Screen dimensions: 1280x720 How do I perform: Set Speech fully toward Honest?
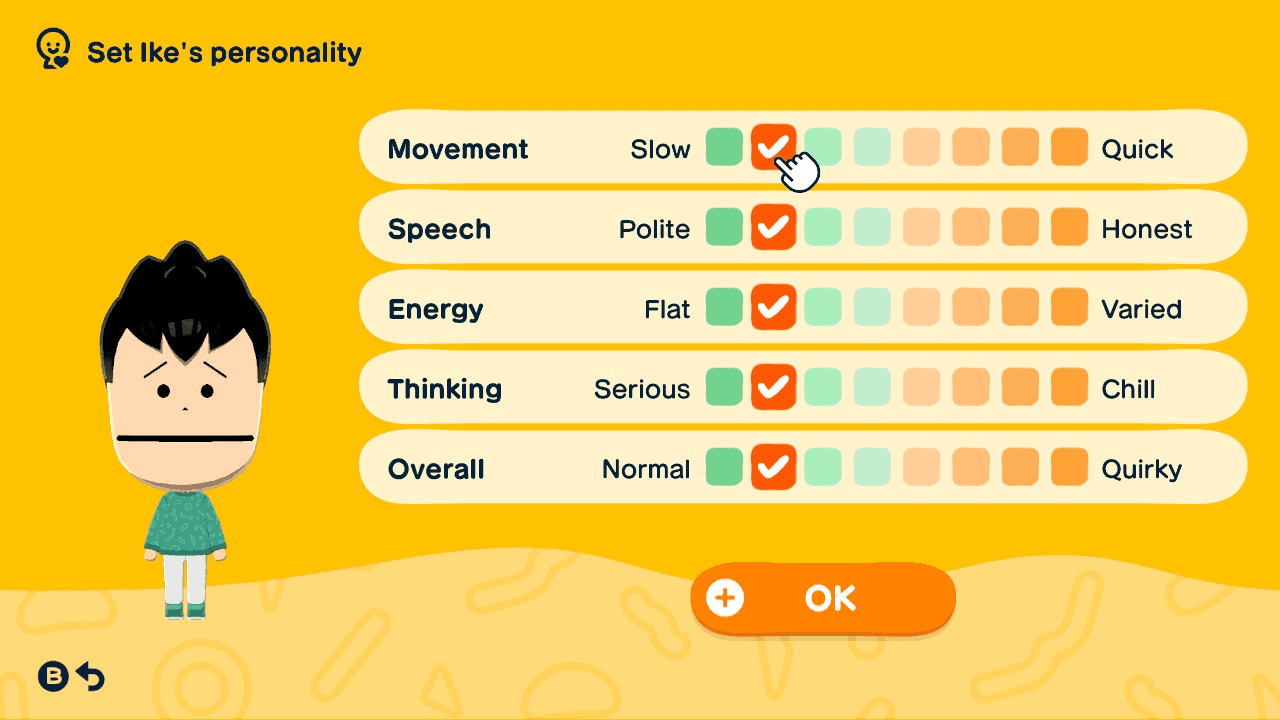coord(1068,227)
